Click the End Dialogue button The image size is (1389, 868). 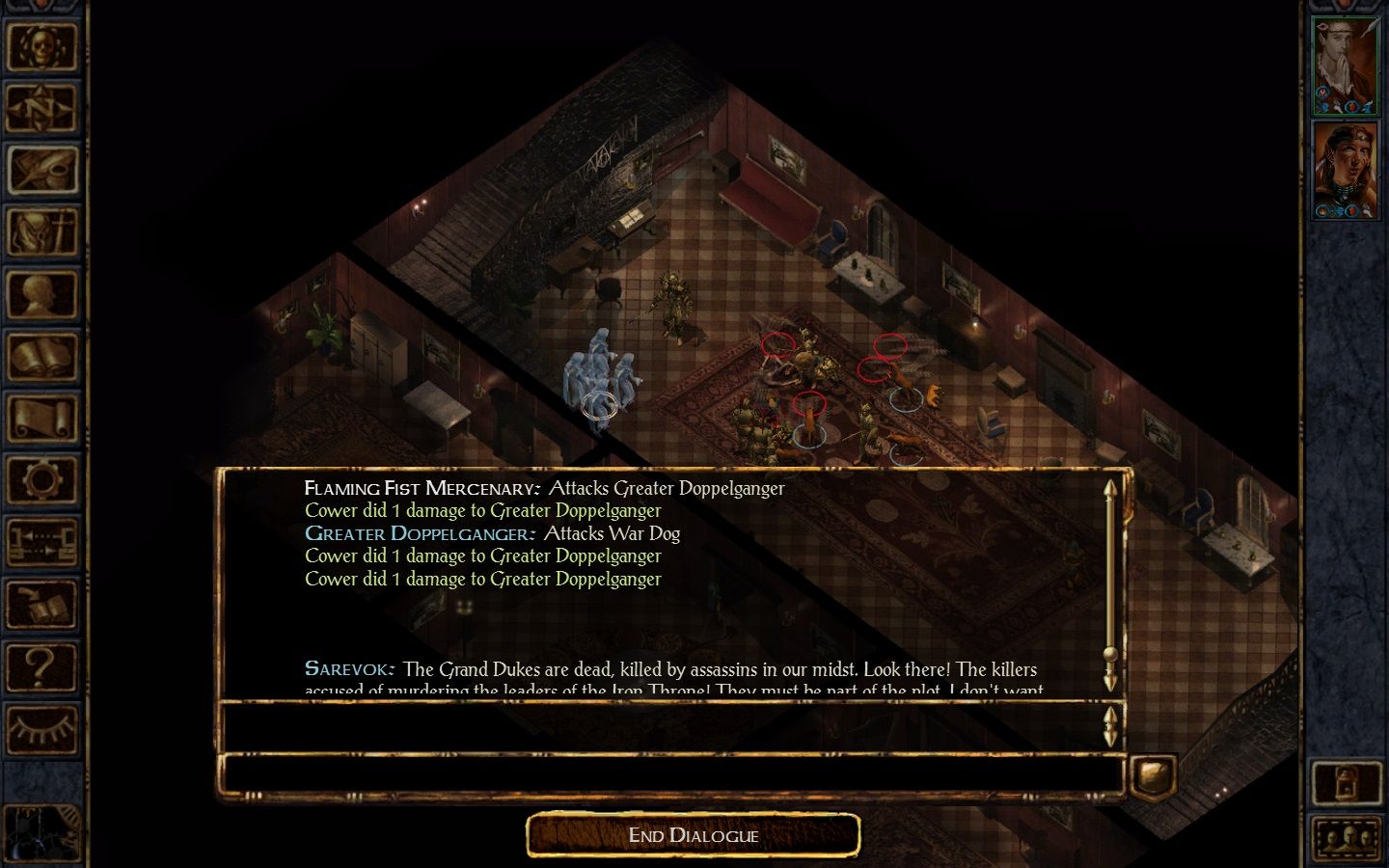pos(693,835)
